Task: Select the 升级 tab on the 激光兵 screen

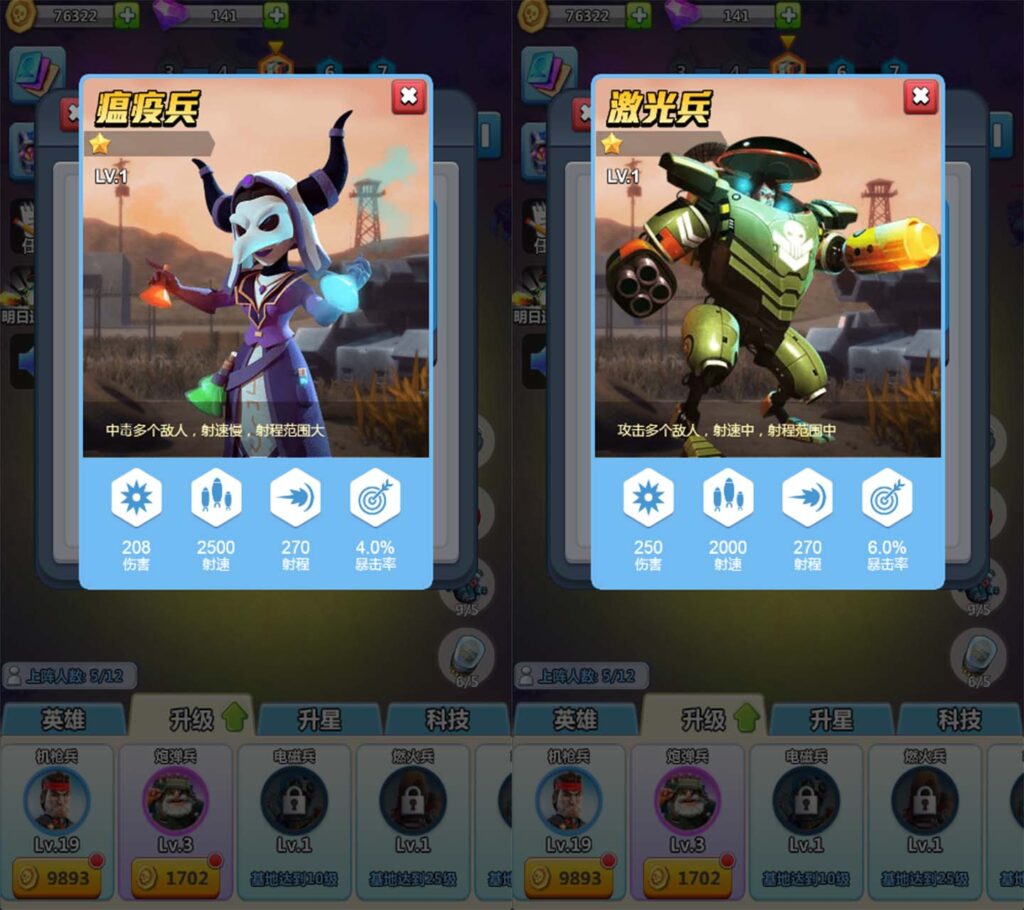Action: pyautogui.click(x=703, y=719)
